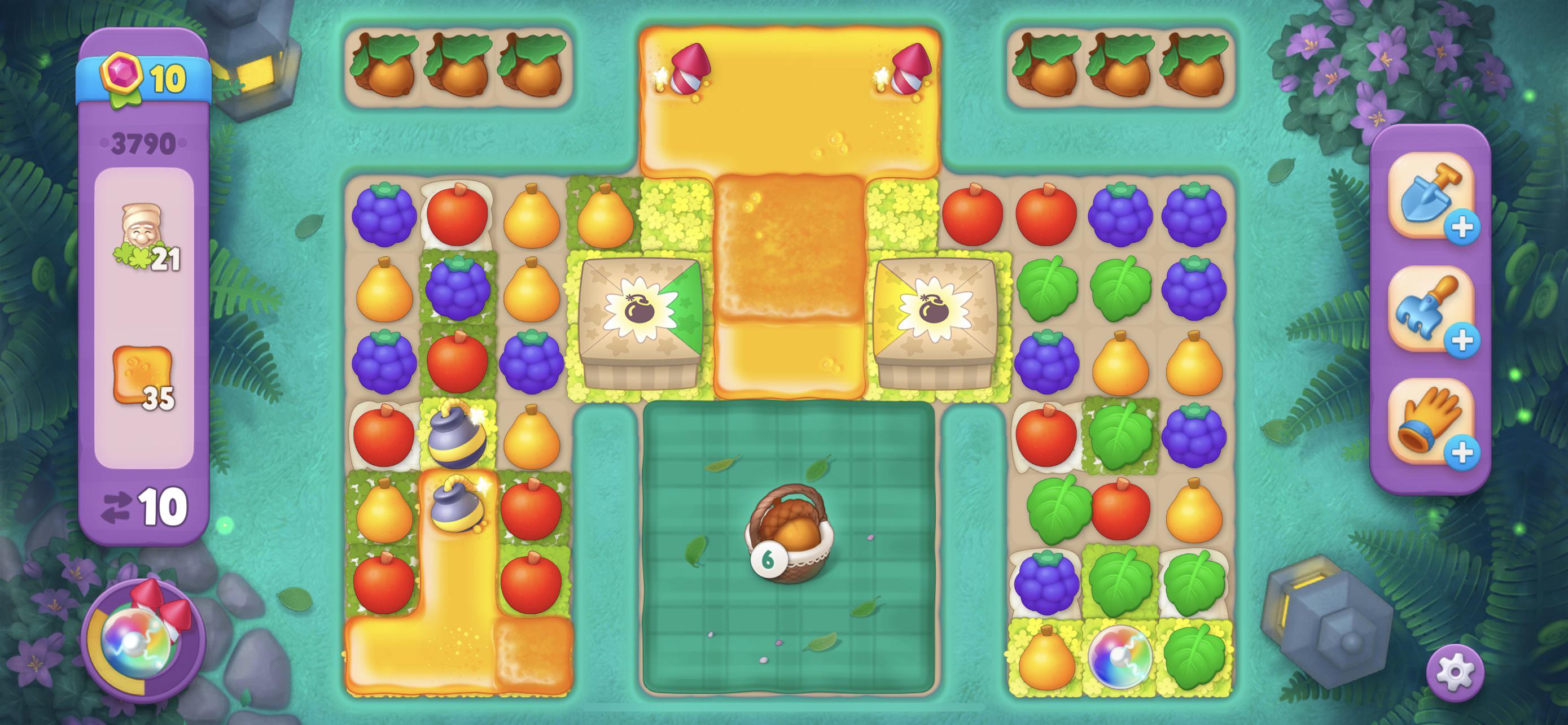Tap the power-up charge meter ring
The height and width of the screenshot is (725, 1568).
(x=100, y=645)
